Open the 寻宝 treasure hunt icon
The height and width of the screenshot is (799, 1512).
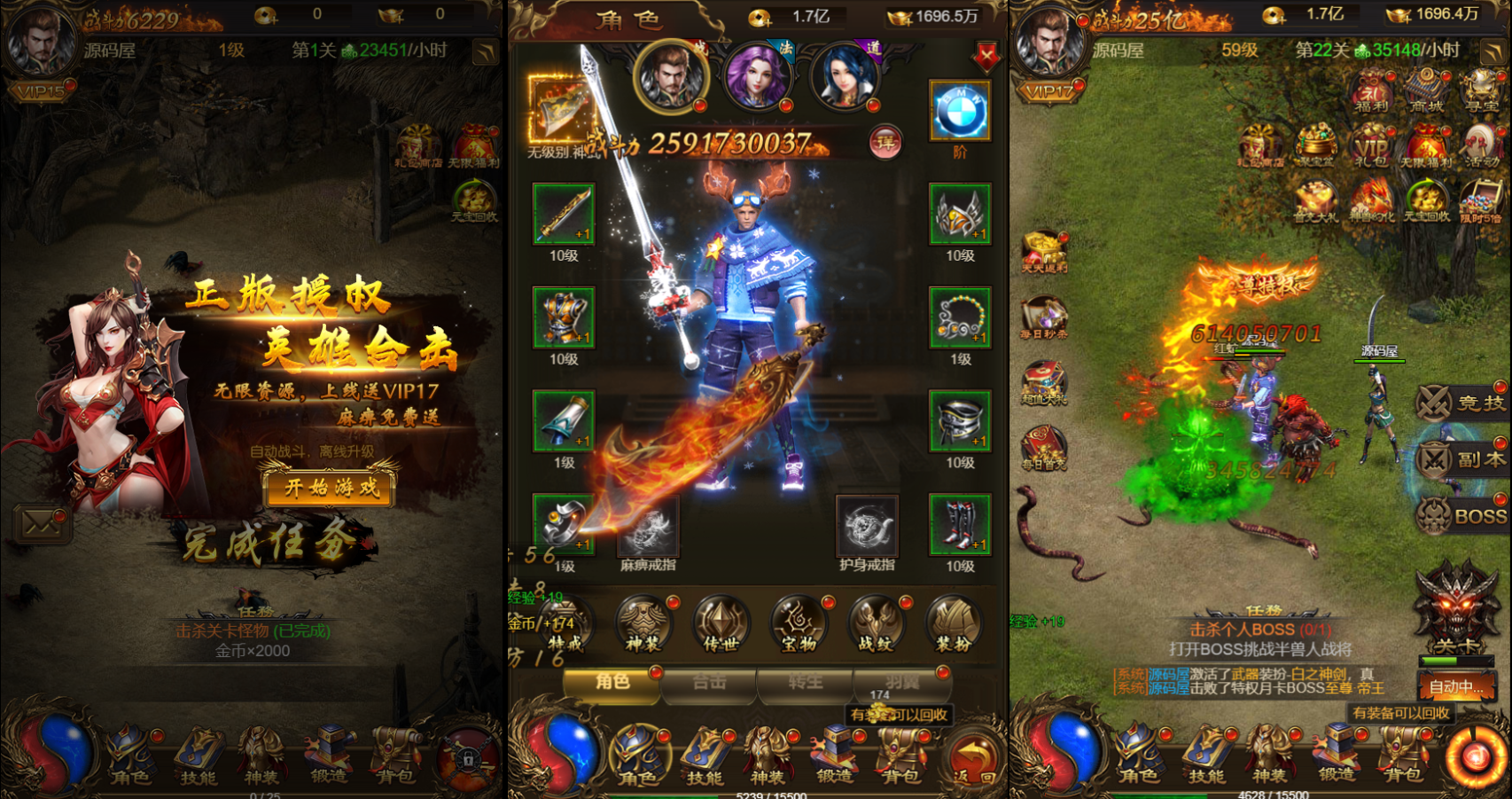click(1482, 90)
